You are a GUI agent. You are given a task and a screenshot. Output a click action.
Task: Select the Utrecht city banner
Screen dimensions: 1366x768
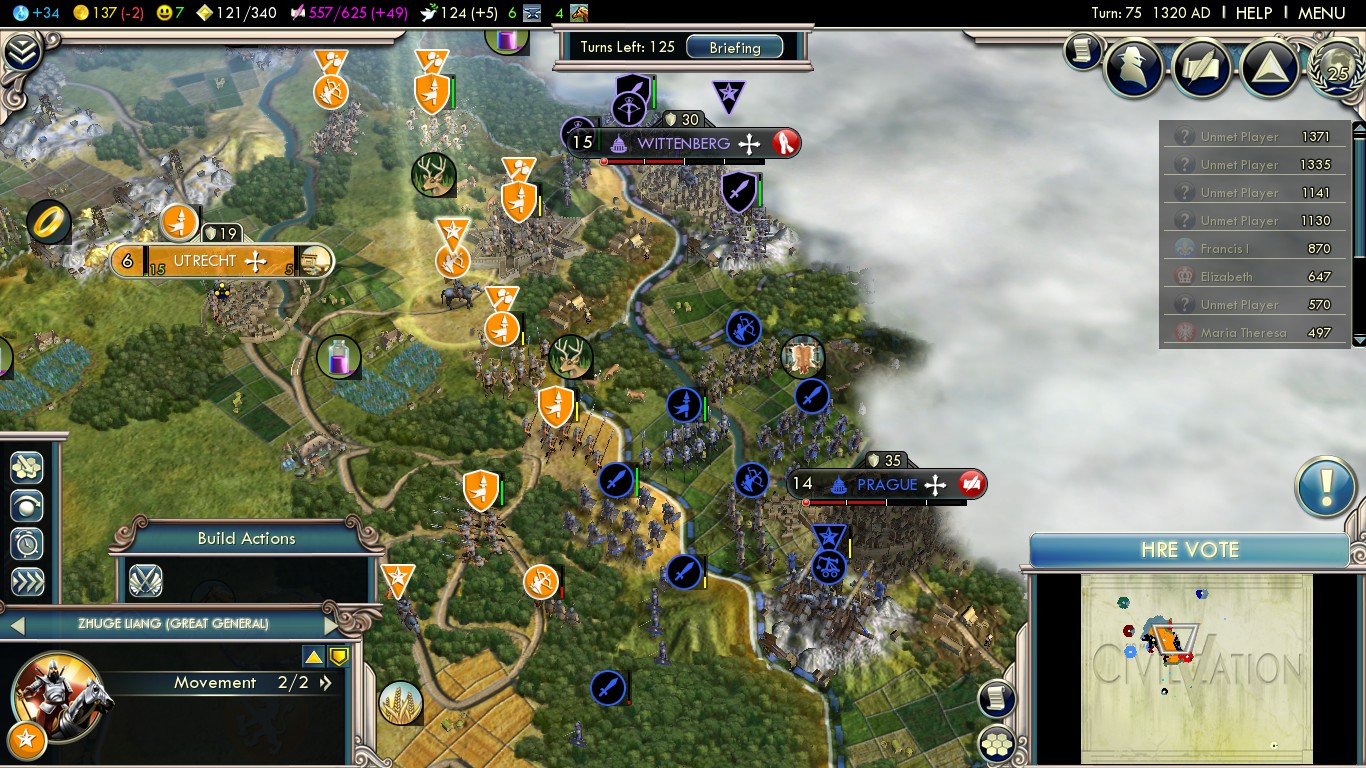pyautogui.click(x=204, y=262)
